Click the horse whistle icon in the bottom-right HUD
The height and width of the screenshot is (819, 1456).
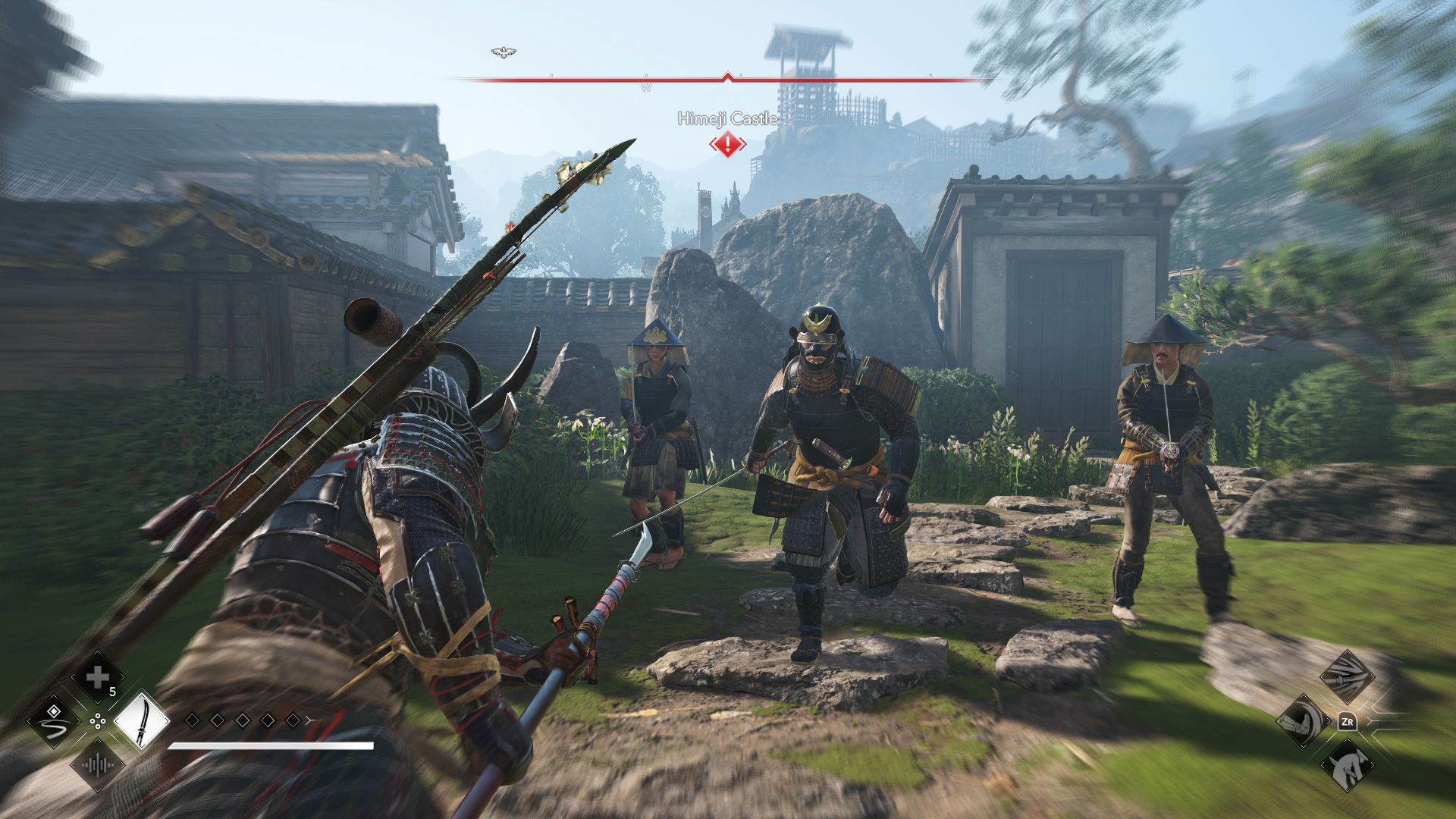pos(1348,765)
